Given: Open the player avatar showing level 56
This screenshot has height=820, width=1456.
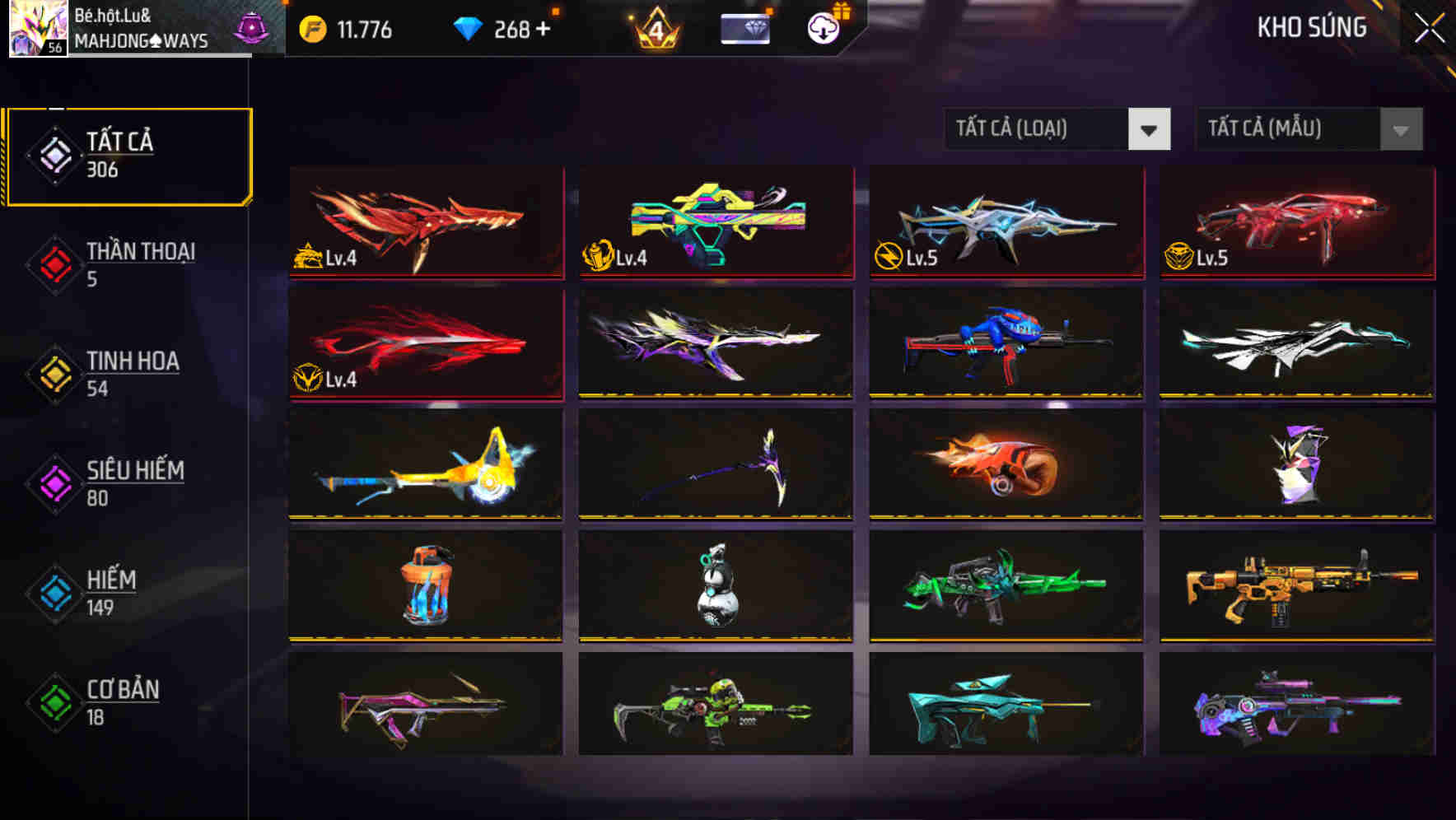Looking at the screenshot, I should (x=36, y=29).
